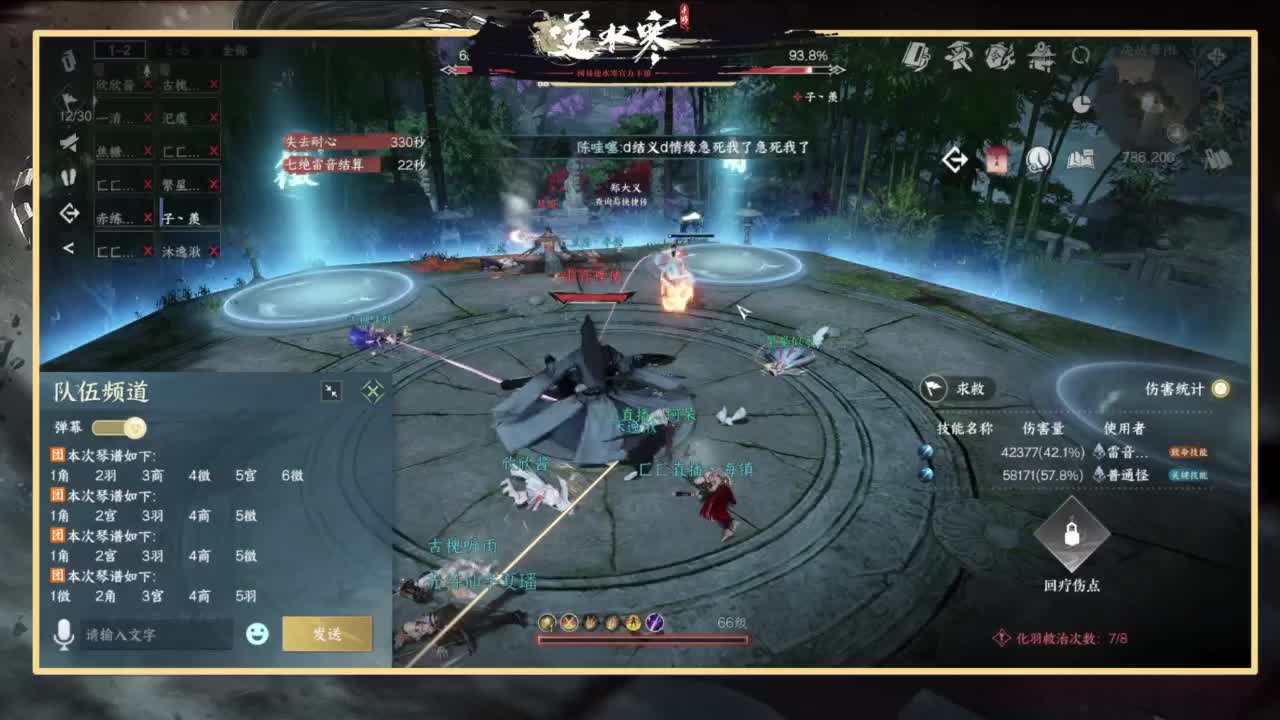
Task: Click the teapot icon in the top-right toolbar
Action: [x=1041, y=58]
